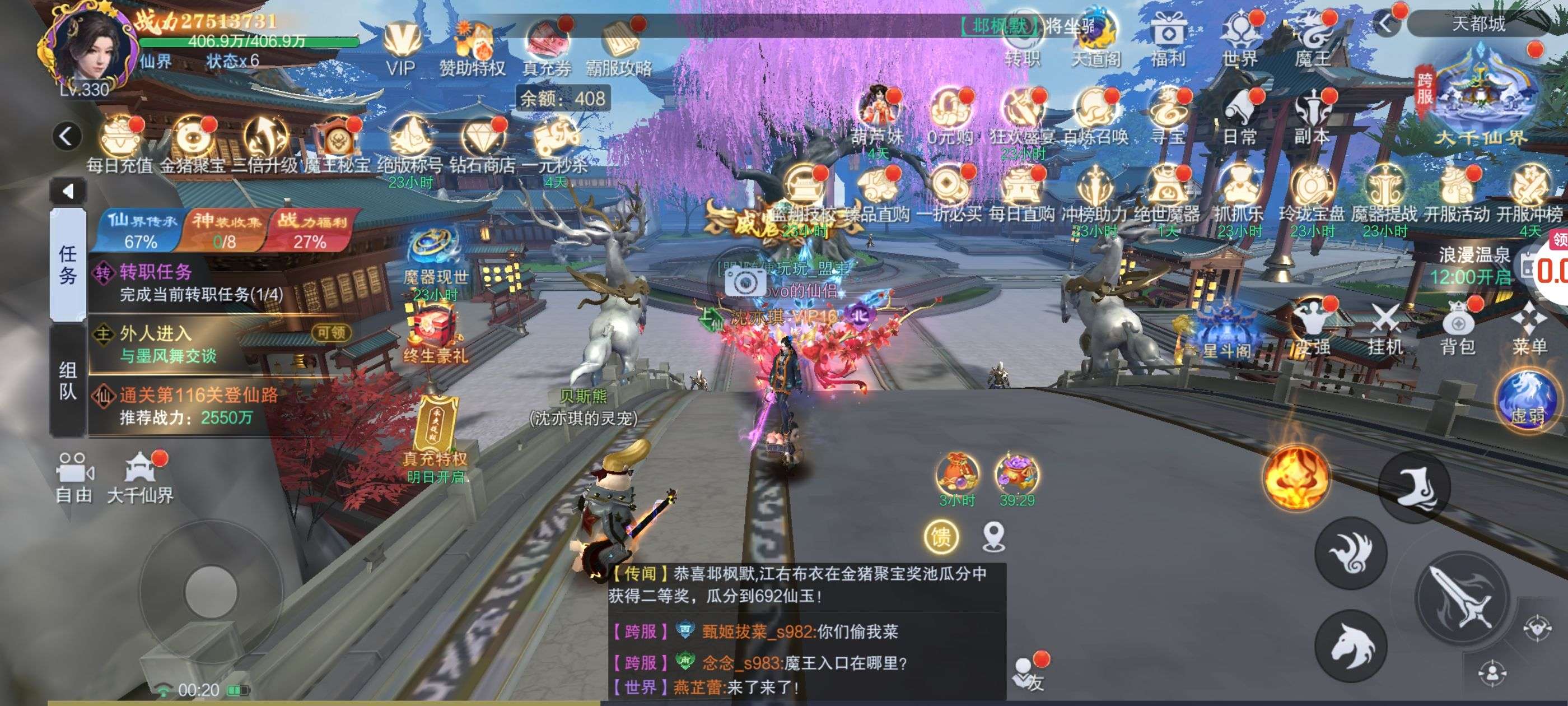
Task: Mount up with the horse icon
Action: click(x=1351, y=644)
